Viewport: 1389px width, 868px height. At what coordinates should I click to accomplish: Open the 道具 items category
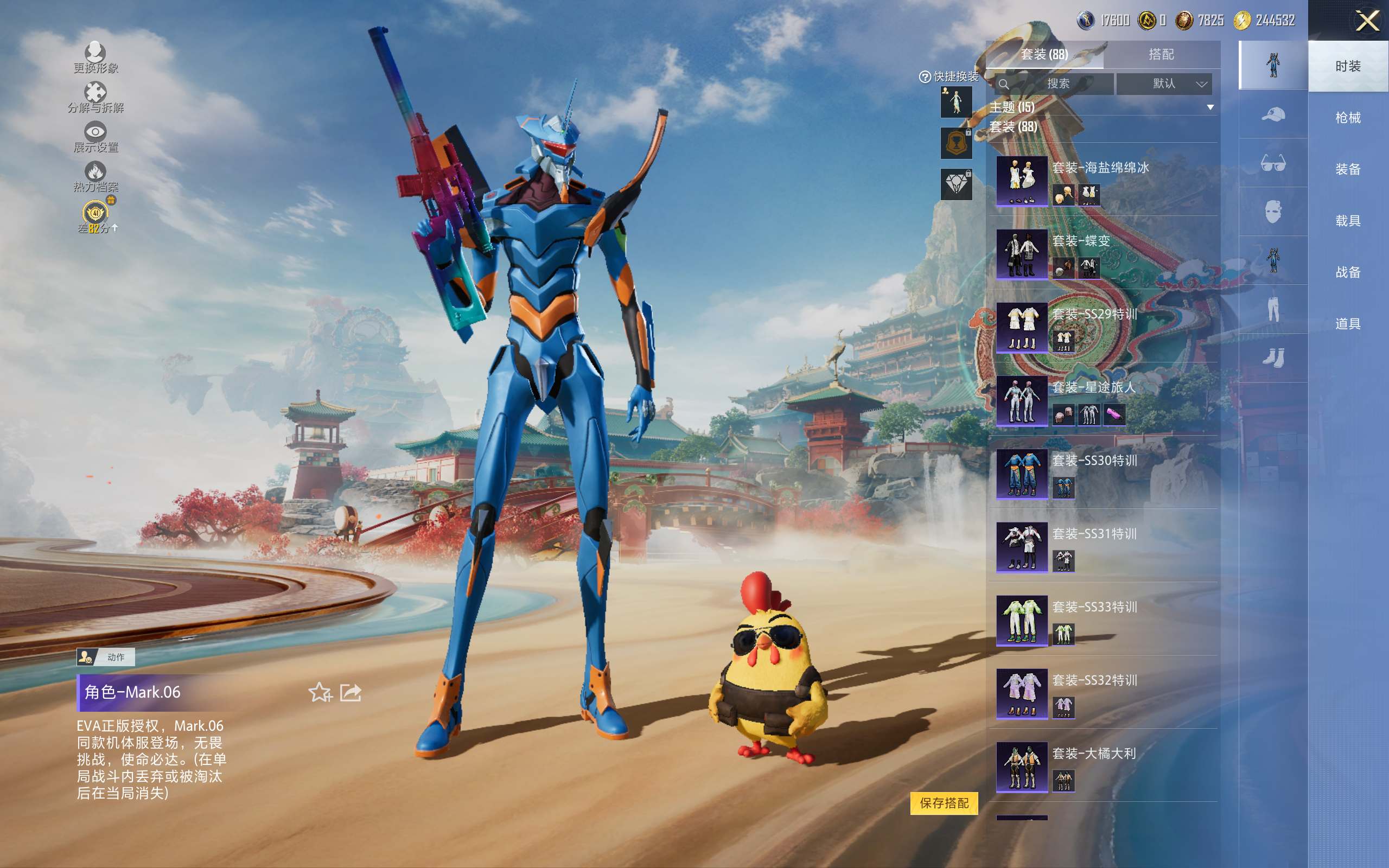1348,324
